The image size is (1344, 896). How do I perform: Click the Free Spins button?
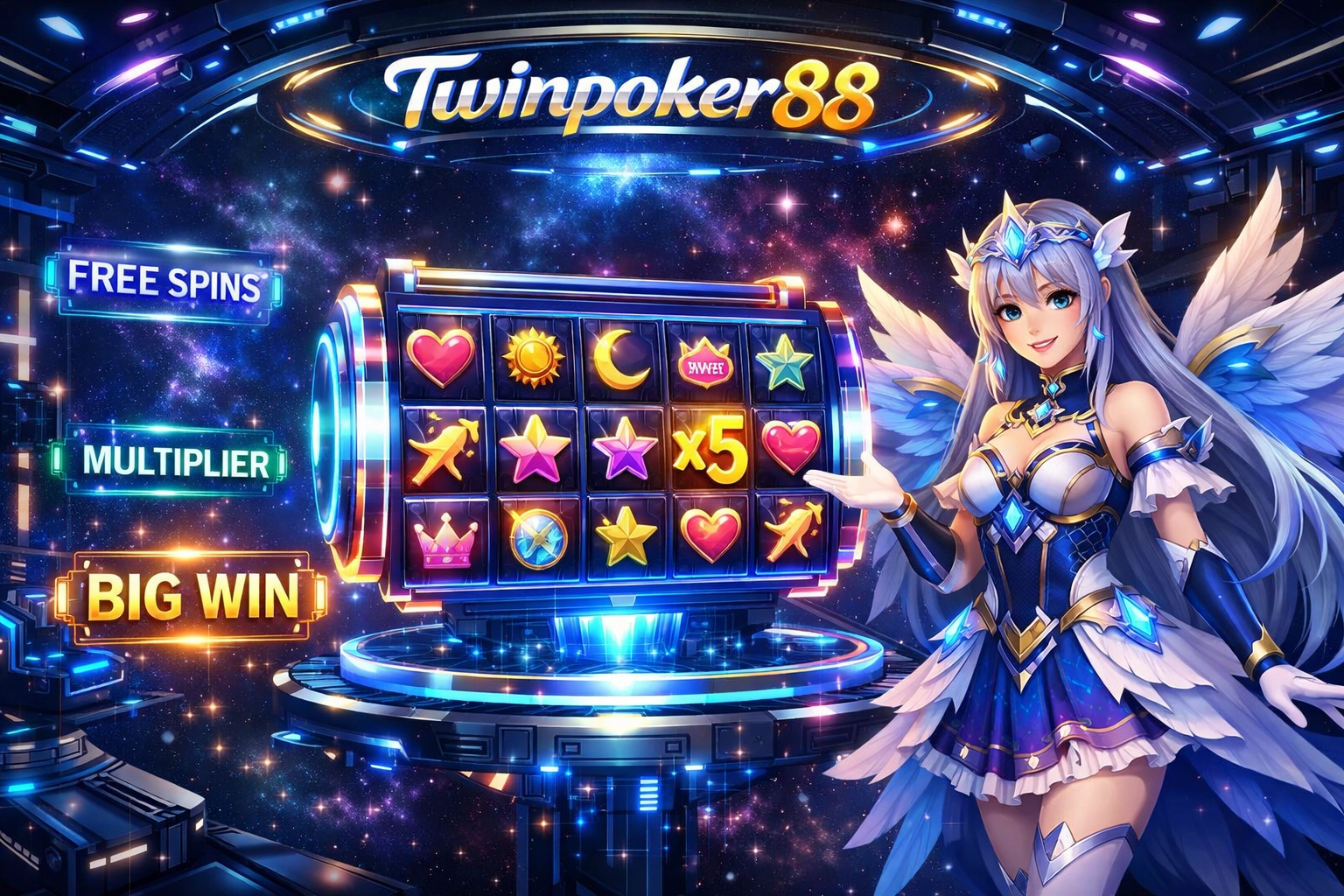pyautogui.click(x=164, y=283)
